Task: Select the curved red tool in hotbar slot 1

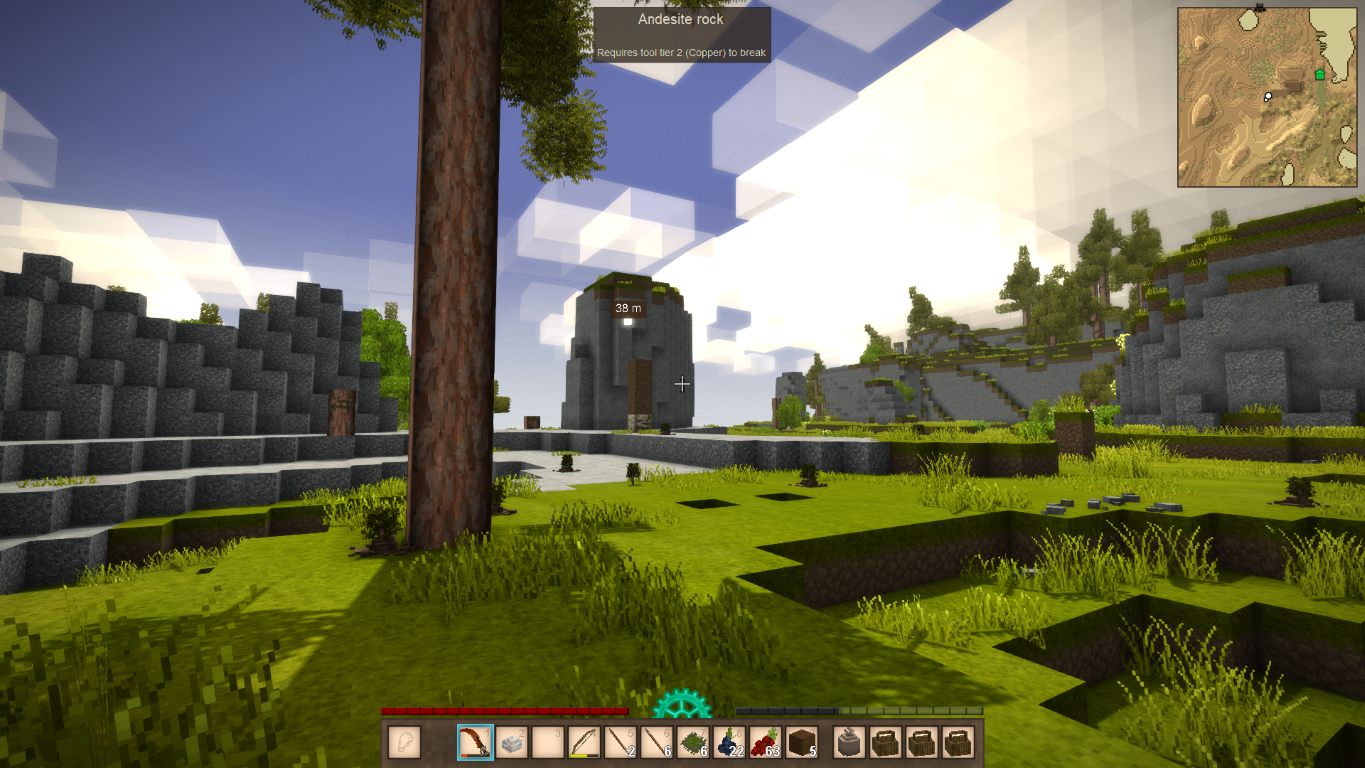Action: click(x=475, y=742)
